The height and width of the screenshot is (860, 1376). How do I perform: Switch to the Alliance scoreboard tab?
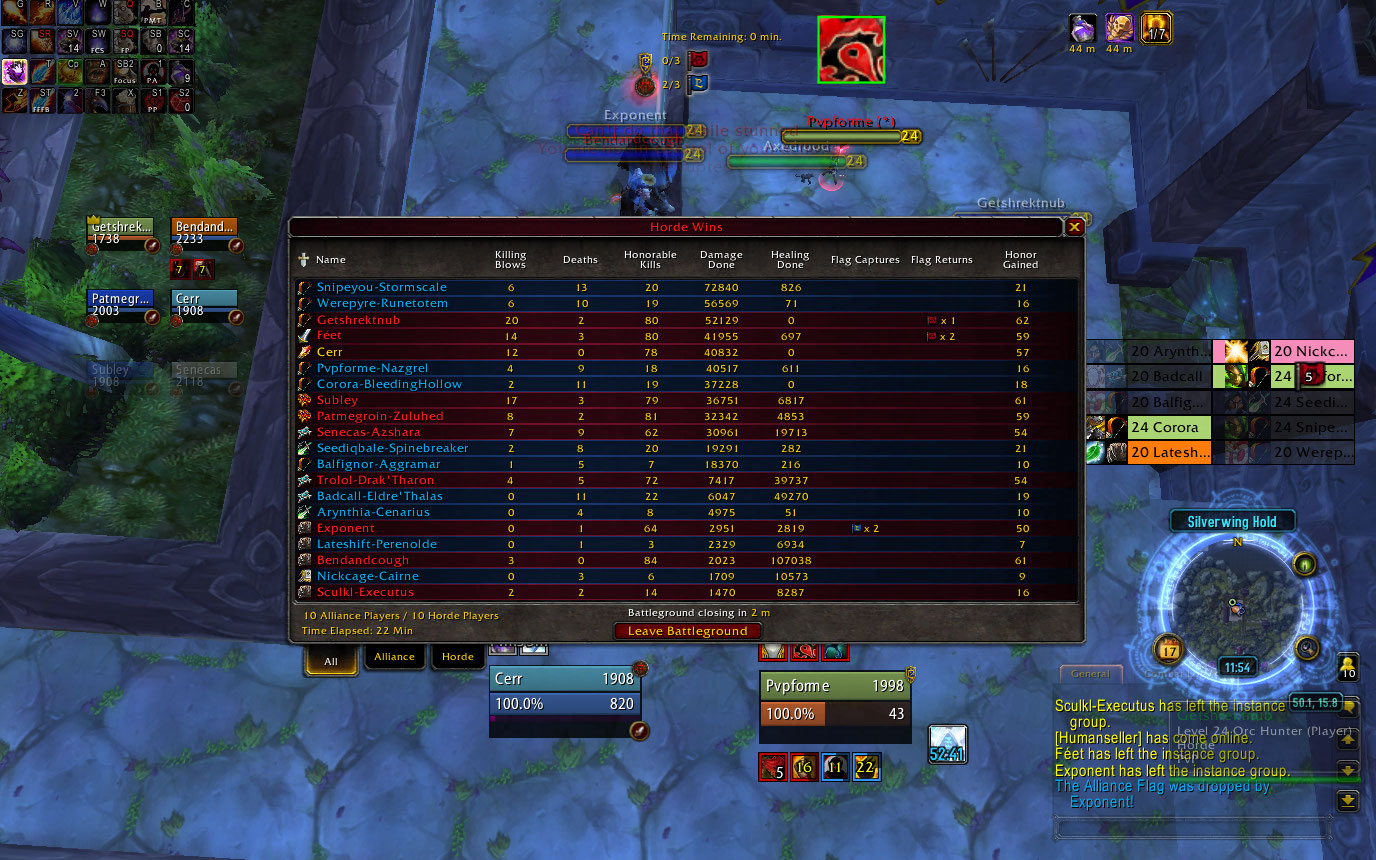(x=394, y=657)
